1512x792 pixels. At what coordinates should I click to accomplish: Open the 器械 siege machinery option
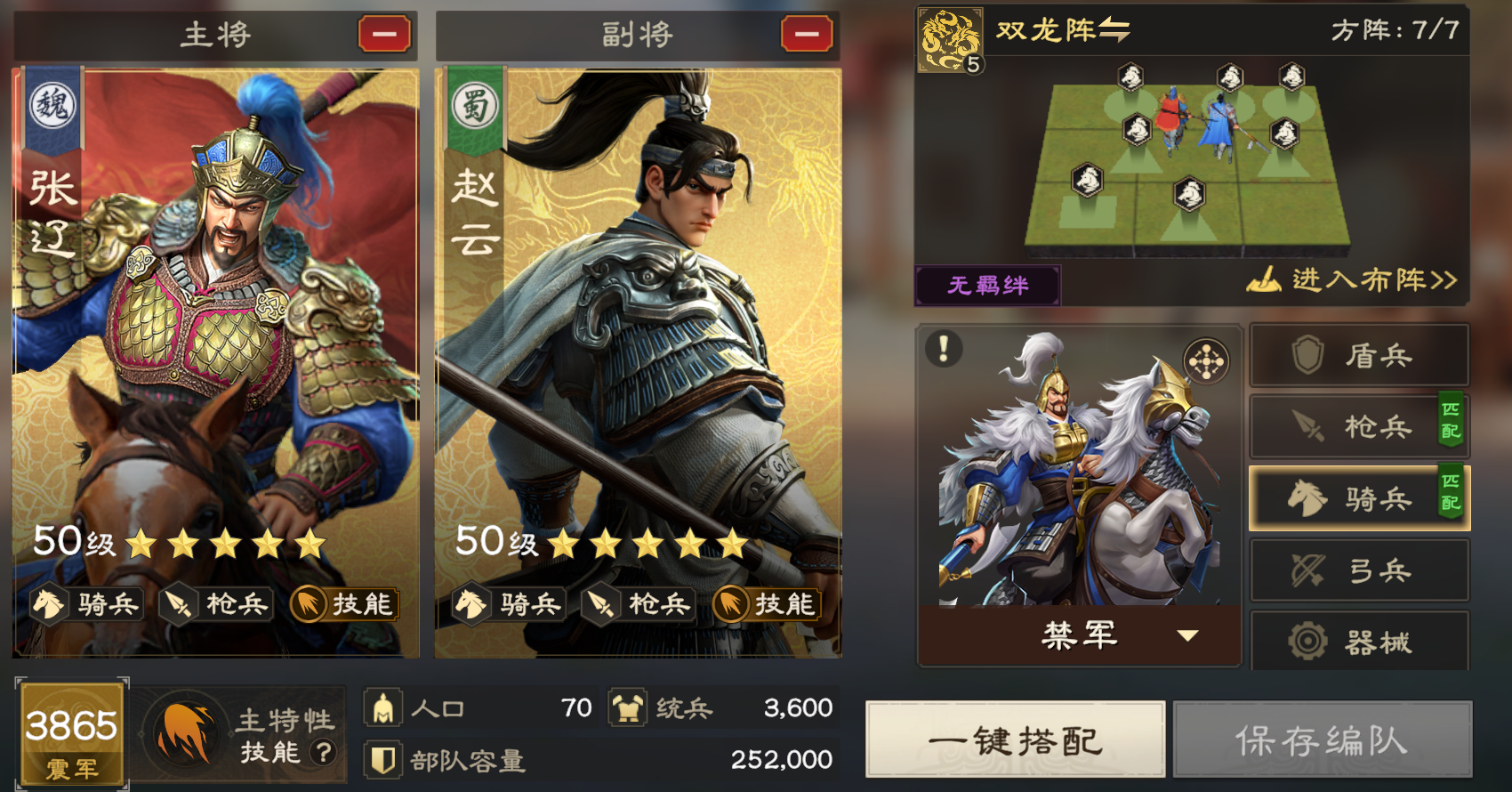click(1358, 642)
